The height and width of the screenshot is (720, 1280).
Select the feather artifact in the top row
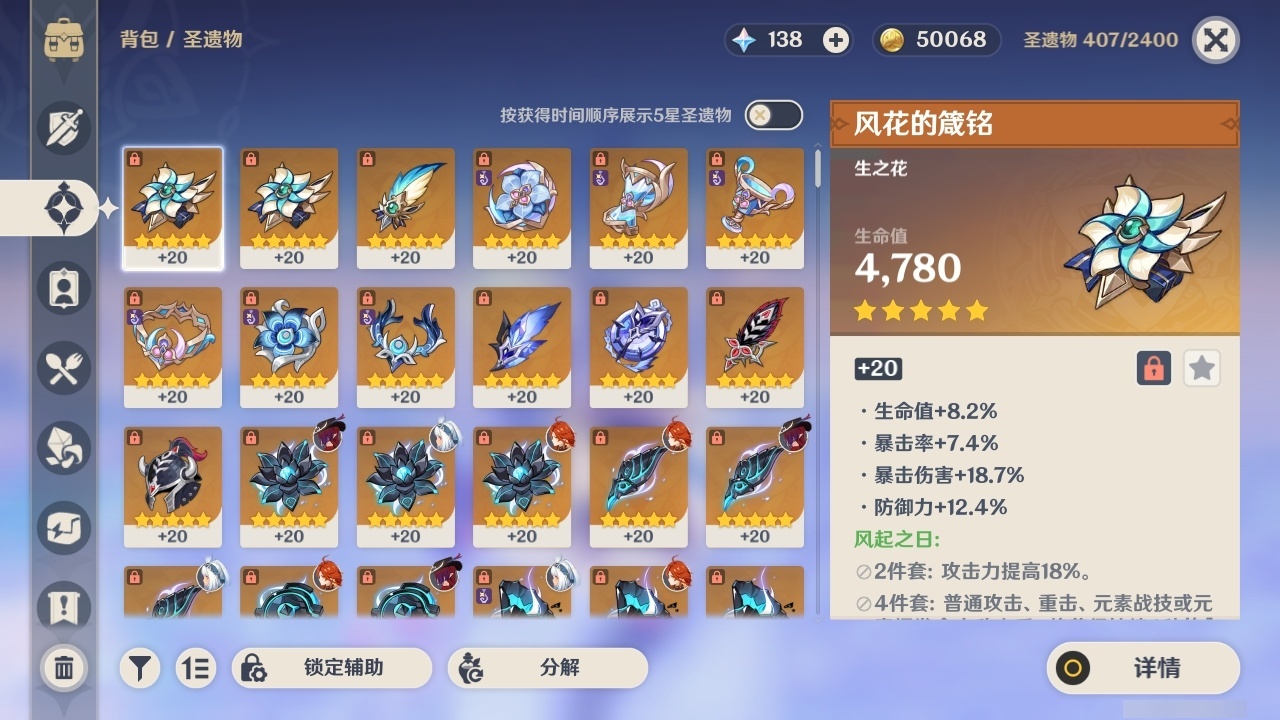pyautogui.click(x=405, y=207)
